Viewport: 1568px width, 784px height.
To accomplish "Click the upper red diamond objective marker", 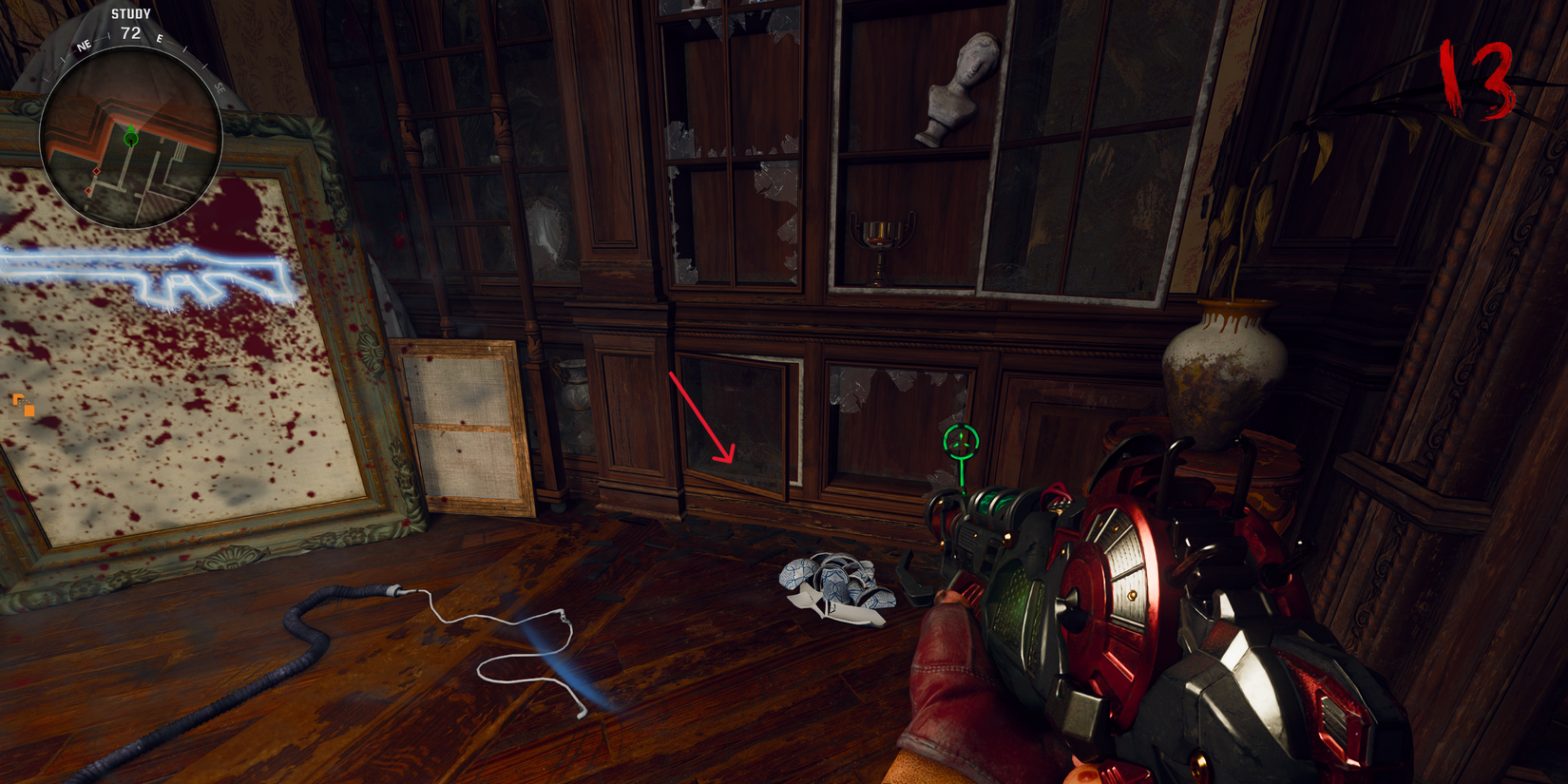I will click(x=96, y=171).
